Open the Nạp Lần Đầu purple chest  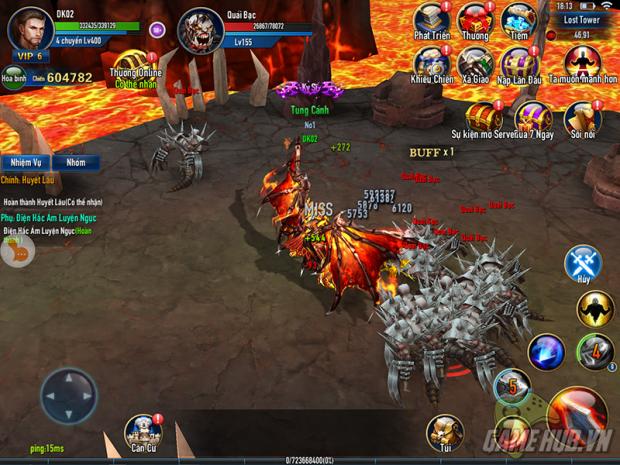(520, 63)
